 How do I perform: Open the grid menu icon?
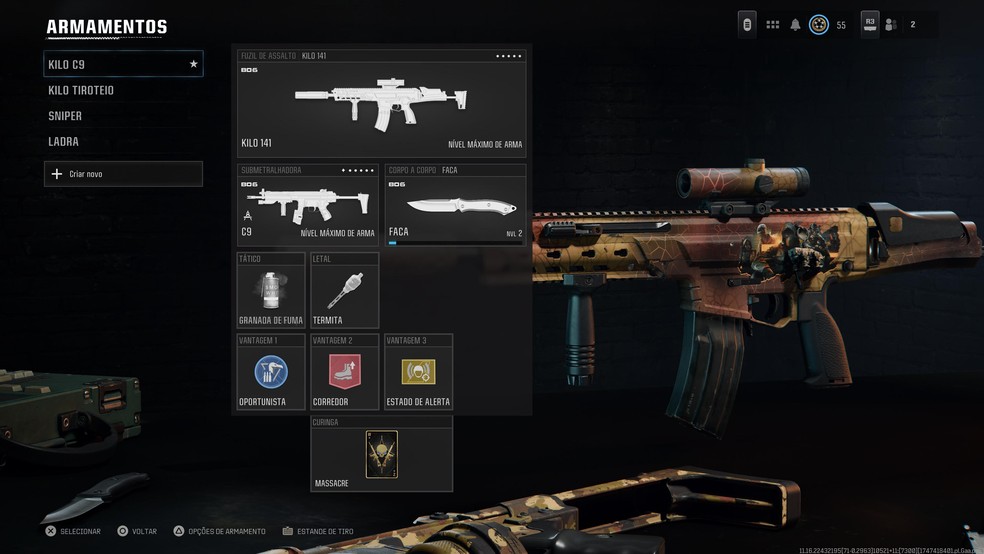click(x=773, y=25)
